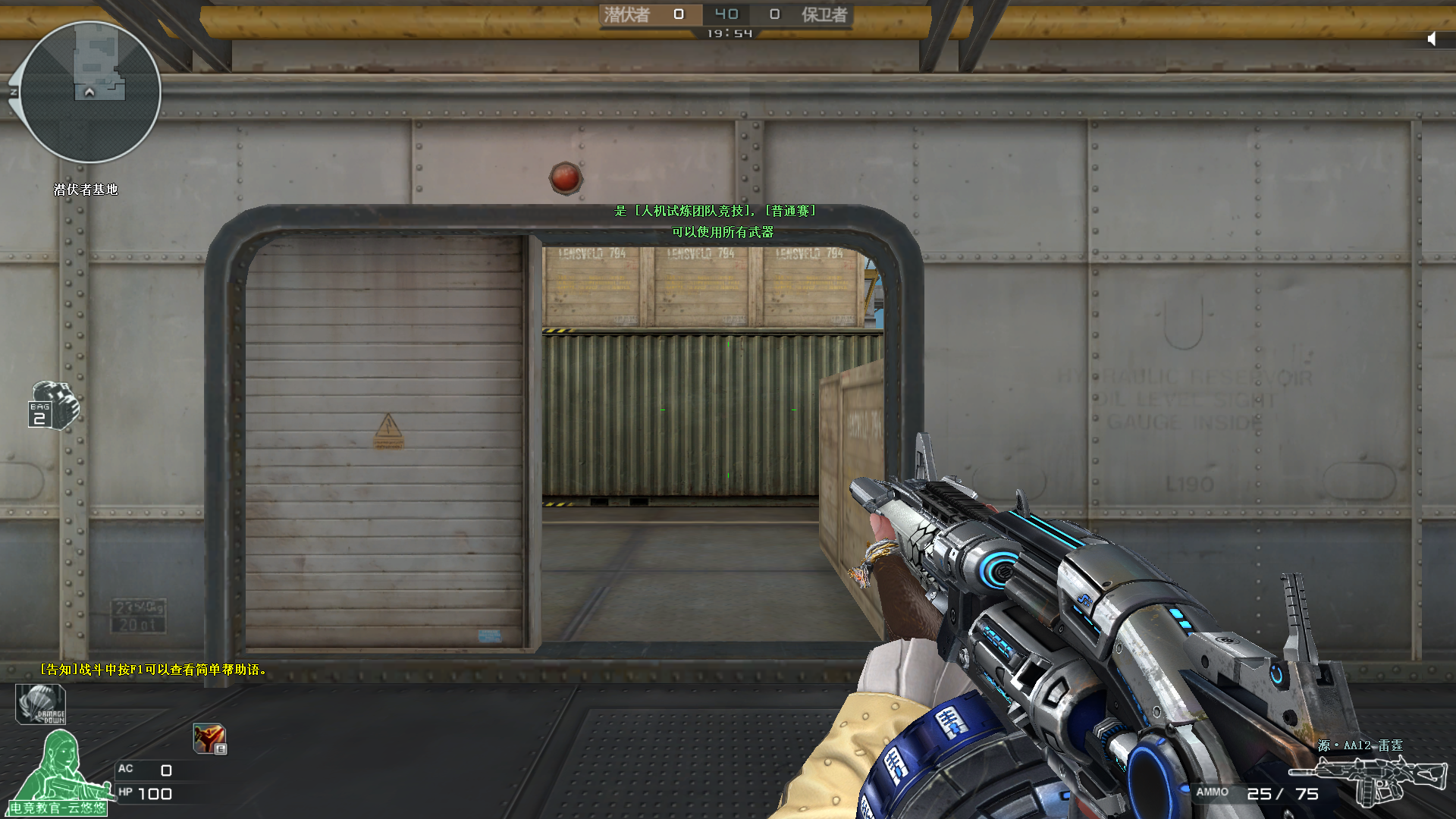Screen dimensions: 1456x819
Task: Click the circular minimap
Action: click(x=90, y=92)
